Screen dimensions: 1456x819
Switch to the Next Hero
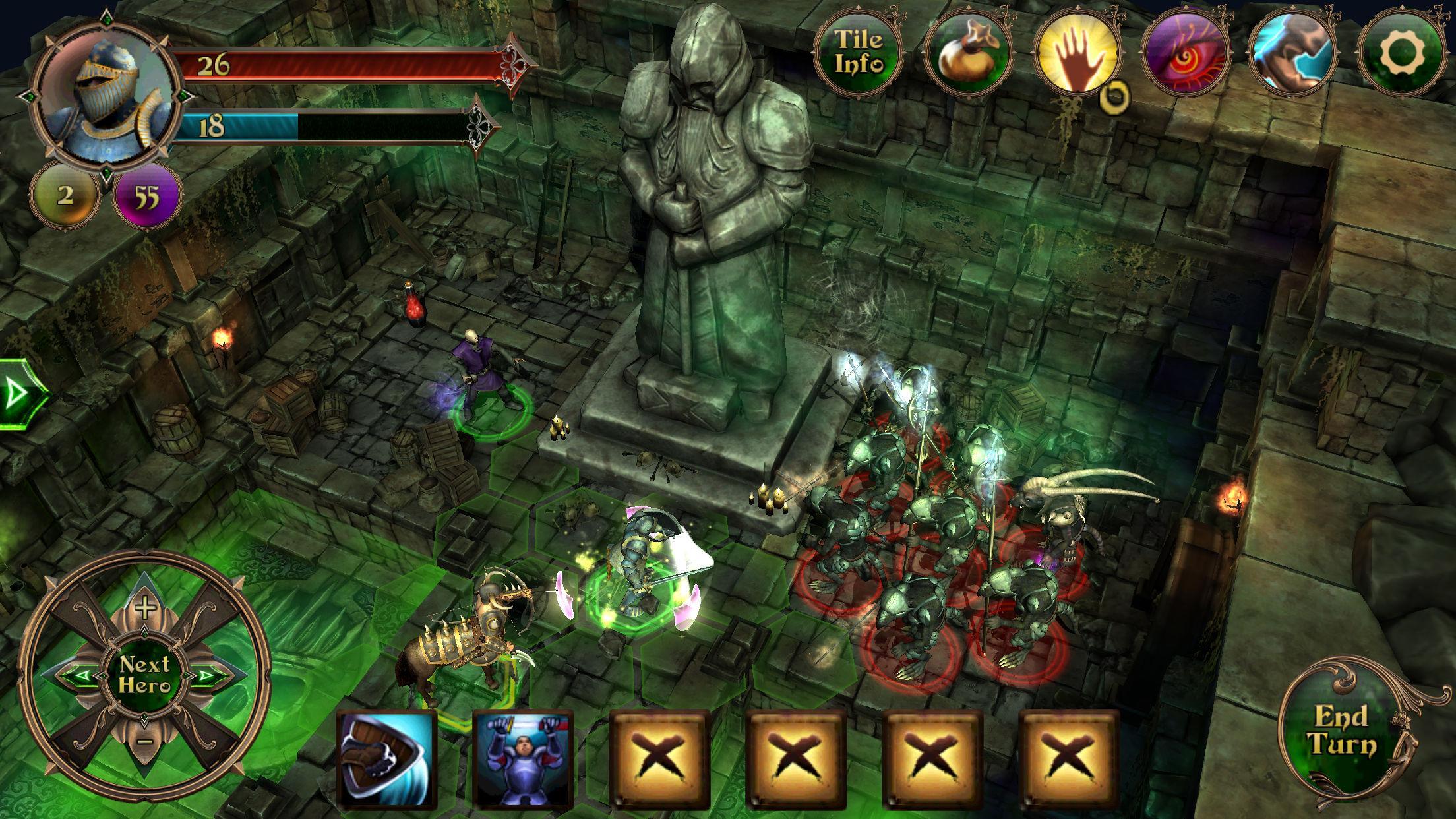(x=144, y=674)
